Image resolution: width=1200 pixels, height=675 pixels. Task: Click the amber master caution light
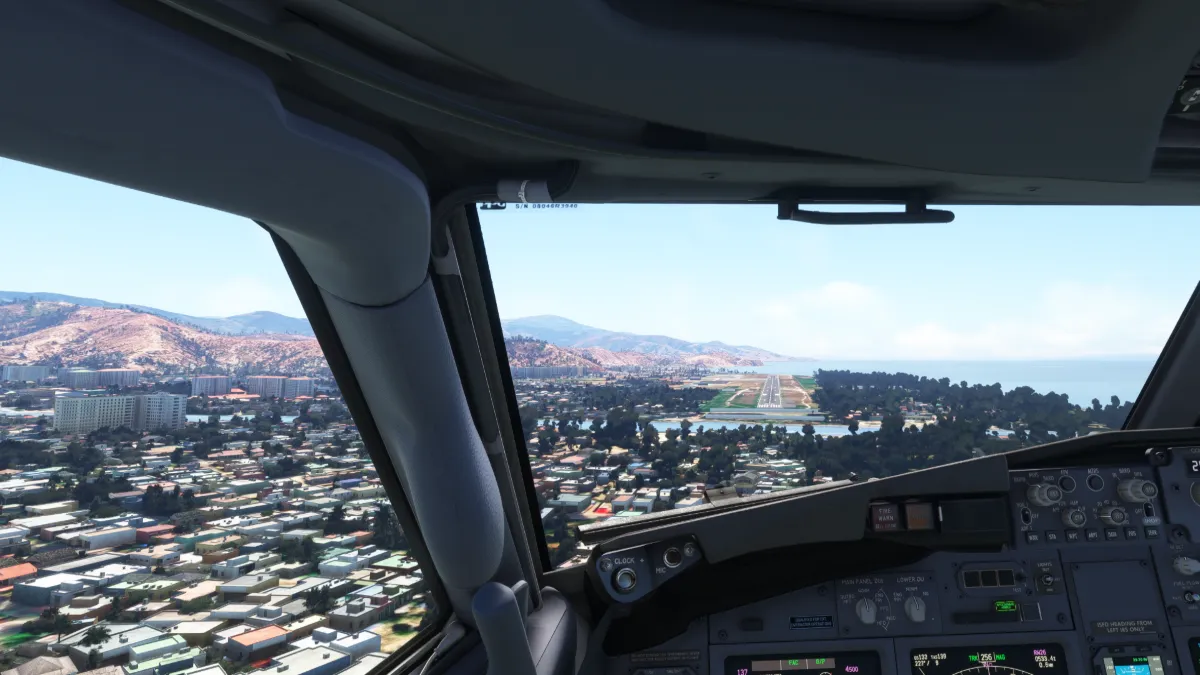(x=919, y=516)
